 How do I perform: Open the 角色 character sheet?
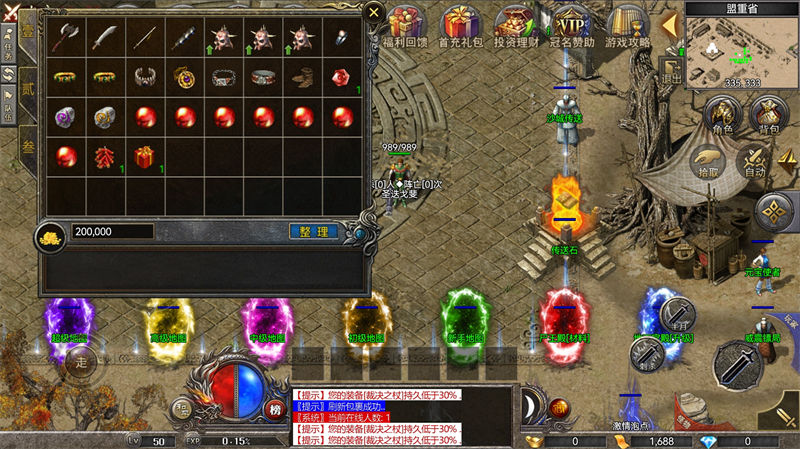[x=721, y=117]
